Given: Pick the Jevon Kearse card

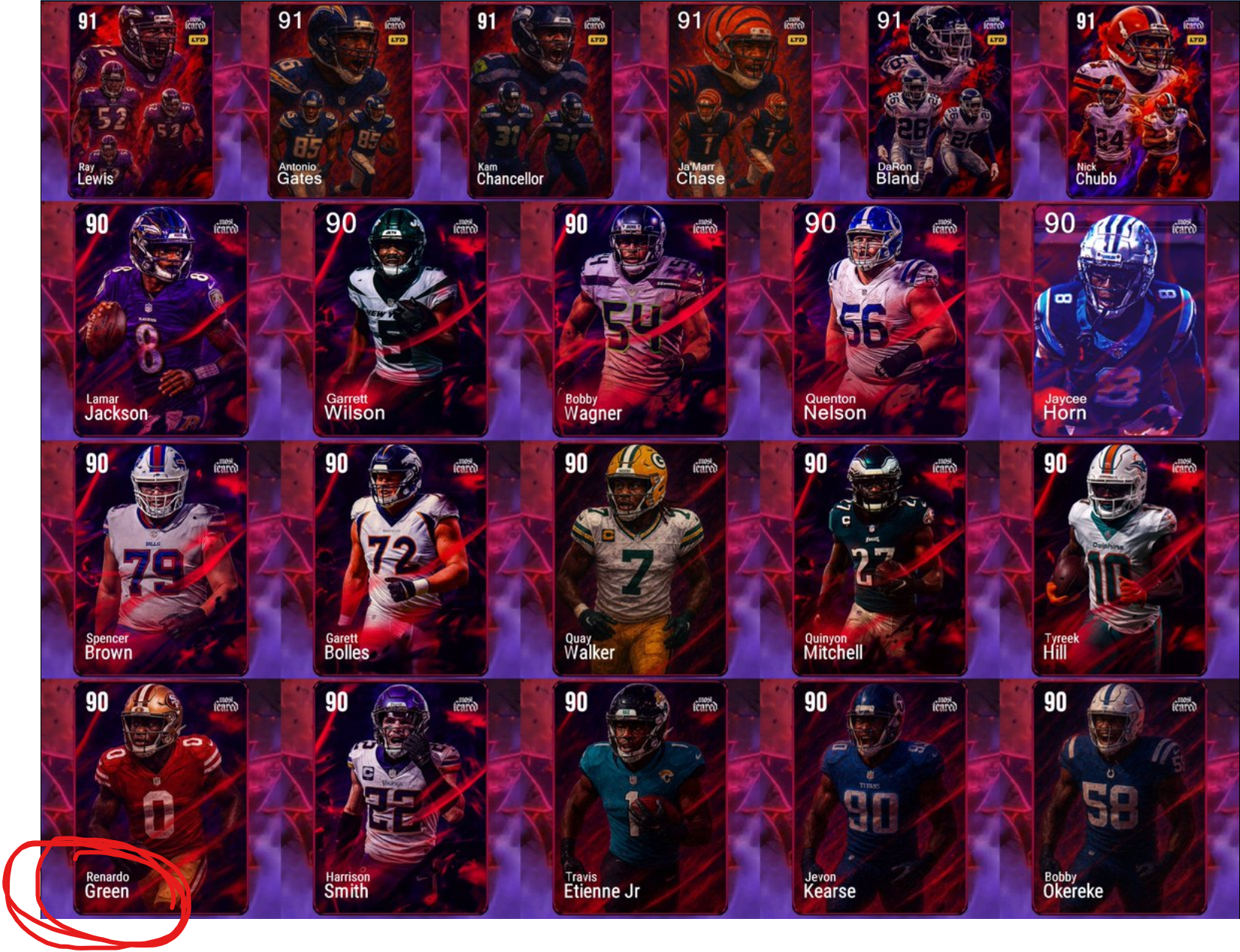Looking at the screenshot, I should point(879,797).
